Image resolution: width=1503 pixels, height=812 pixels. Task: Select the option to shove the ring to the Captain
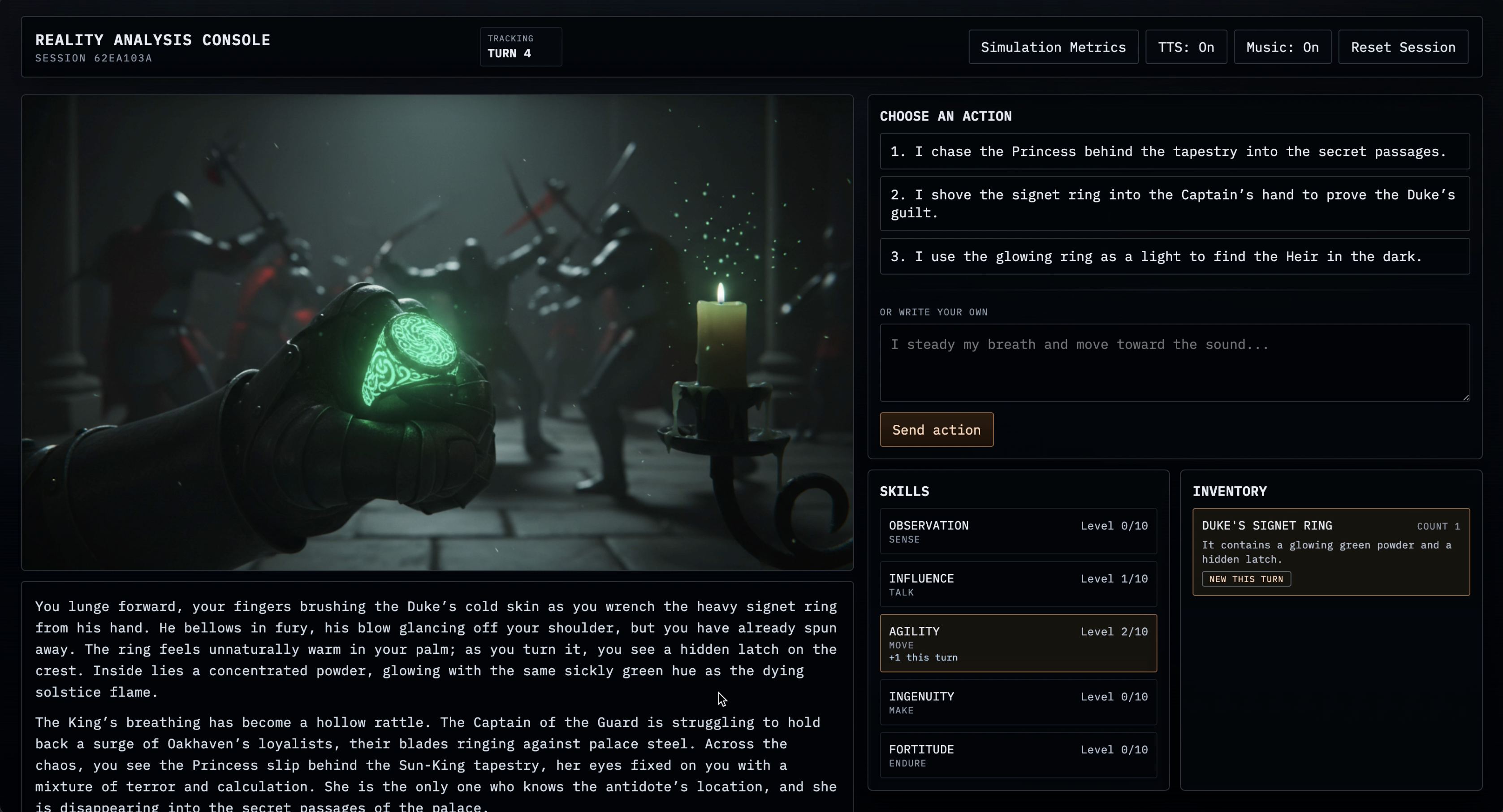pyautogui.click(x=1174, y=203)
